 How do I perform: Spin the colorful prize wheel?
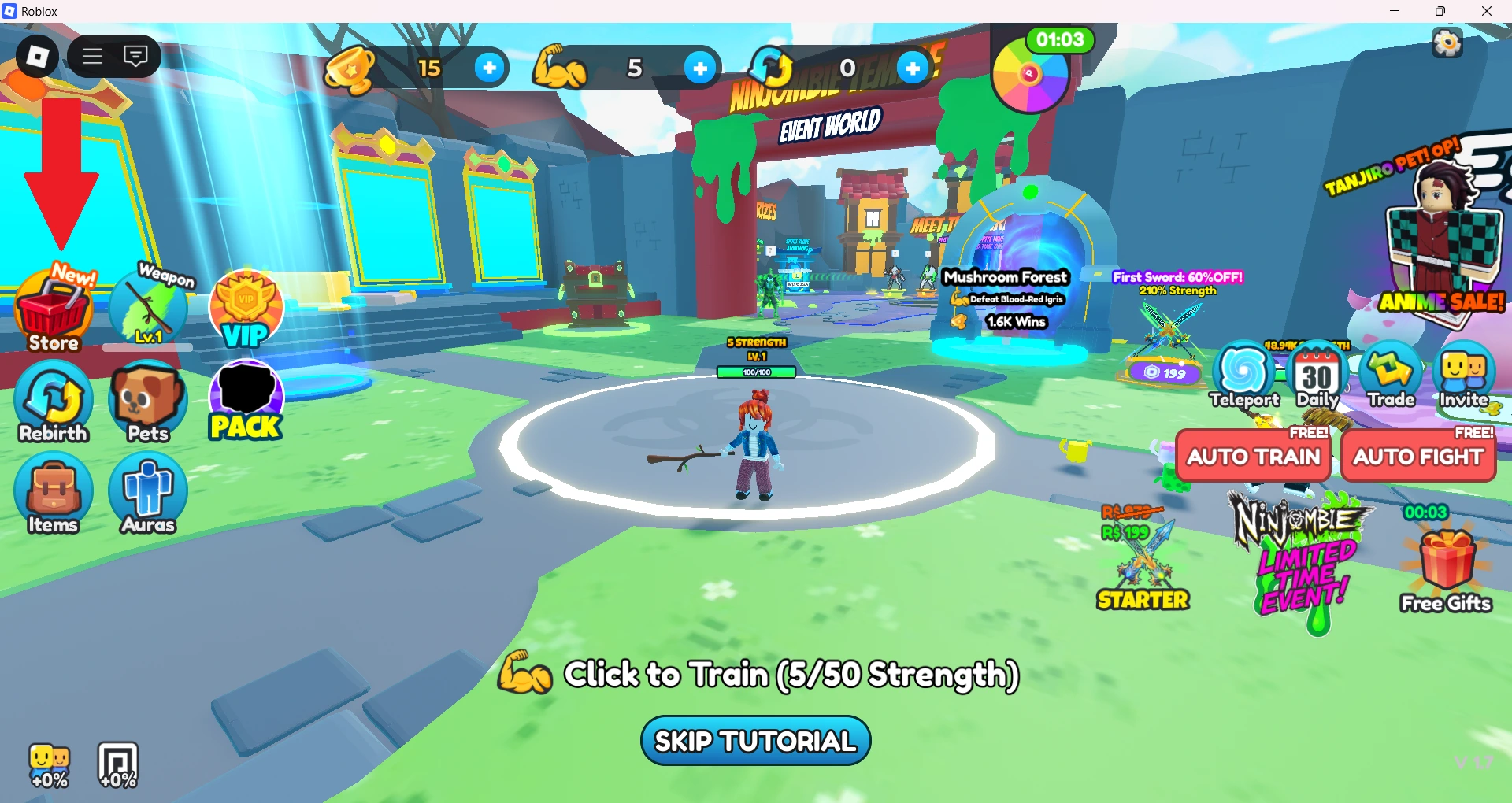(1029, 75)
